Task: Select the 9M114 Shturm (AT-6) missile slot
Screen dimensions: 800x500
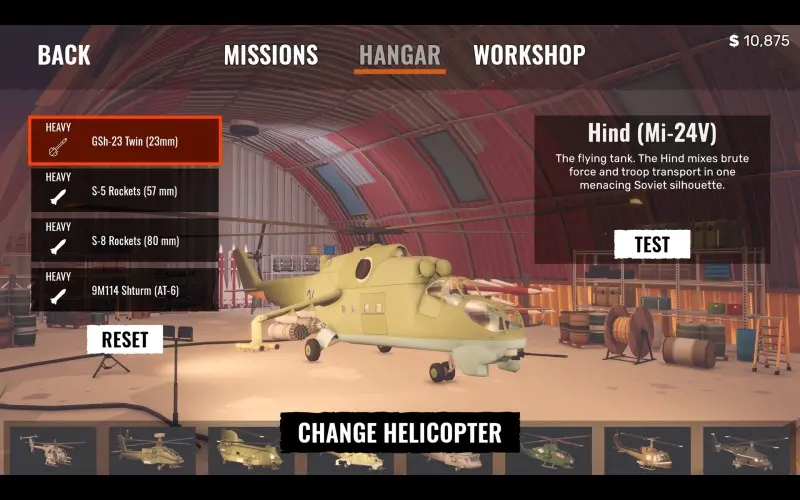Action: [x=124, y=290]
